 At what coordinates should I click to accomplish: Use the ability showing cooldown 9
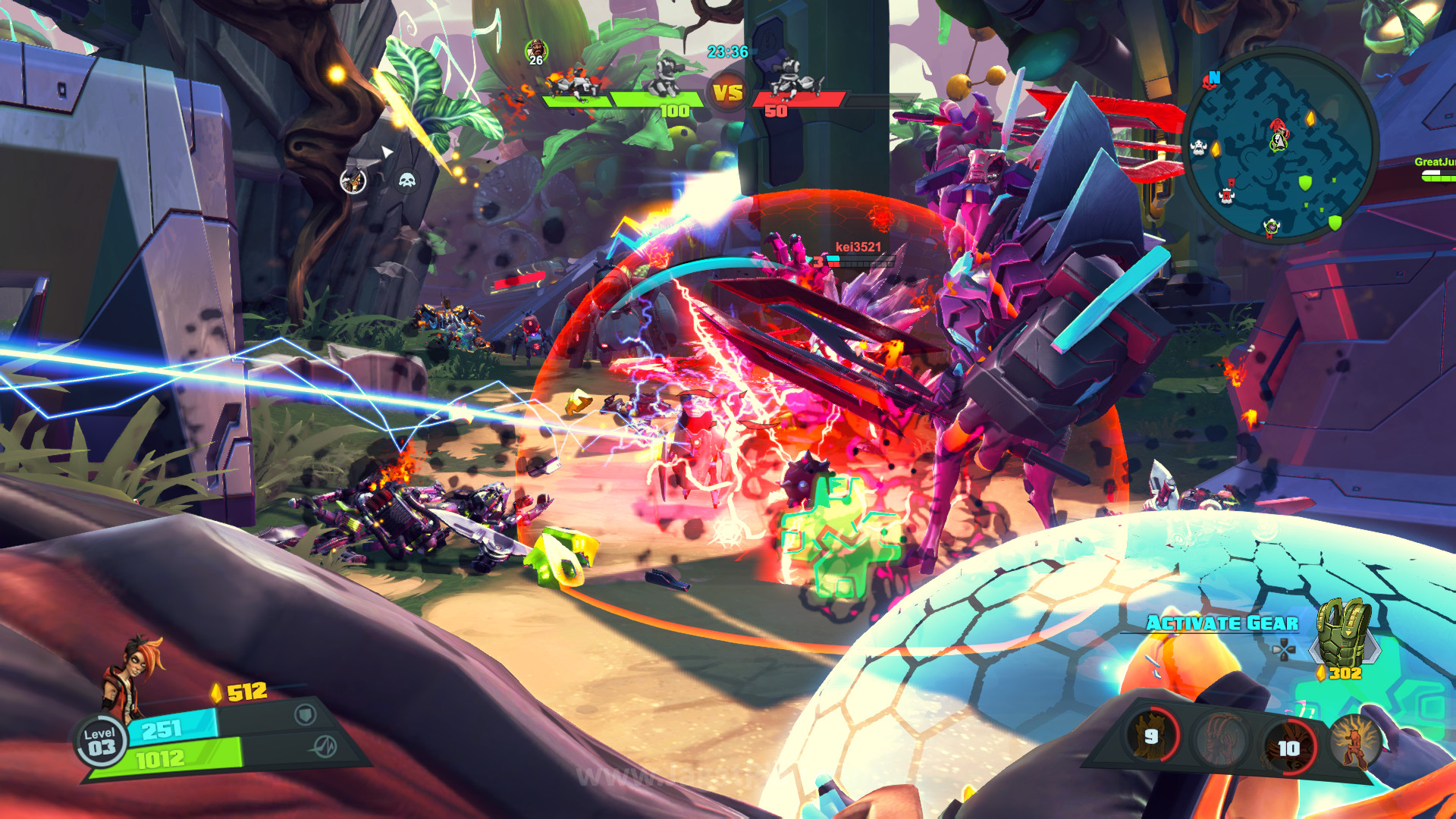(1153, 736)
